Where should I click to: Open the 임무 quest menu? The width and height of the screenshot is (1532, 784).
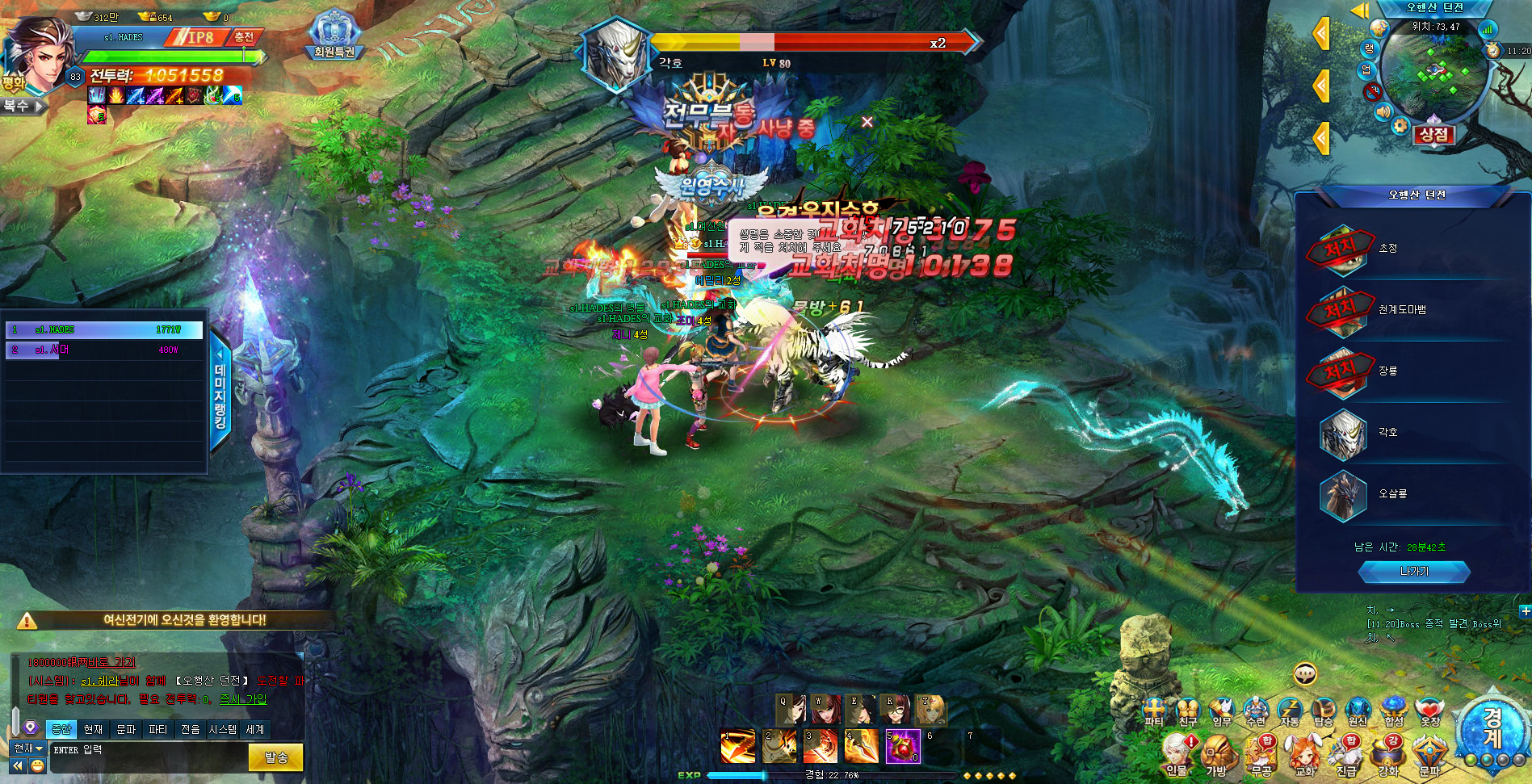(x=1222, y=711)
